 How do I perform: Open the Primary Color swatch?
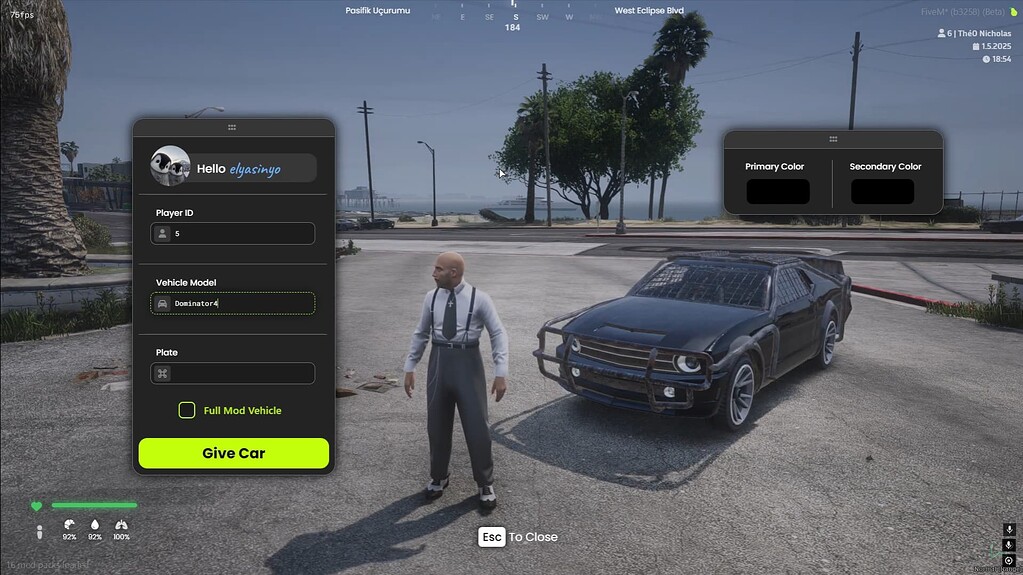(777, 191)
